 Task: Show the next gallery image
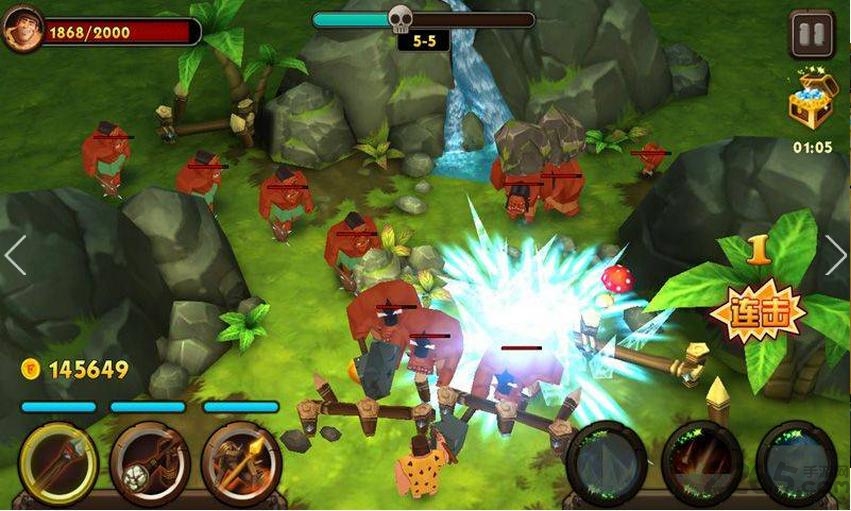click(835, 256)
